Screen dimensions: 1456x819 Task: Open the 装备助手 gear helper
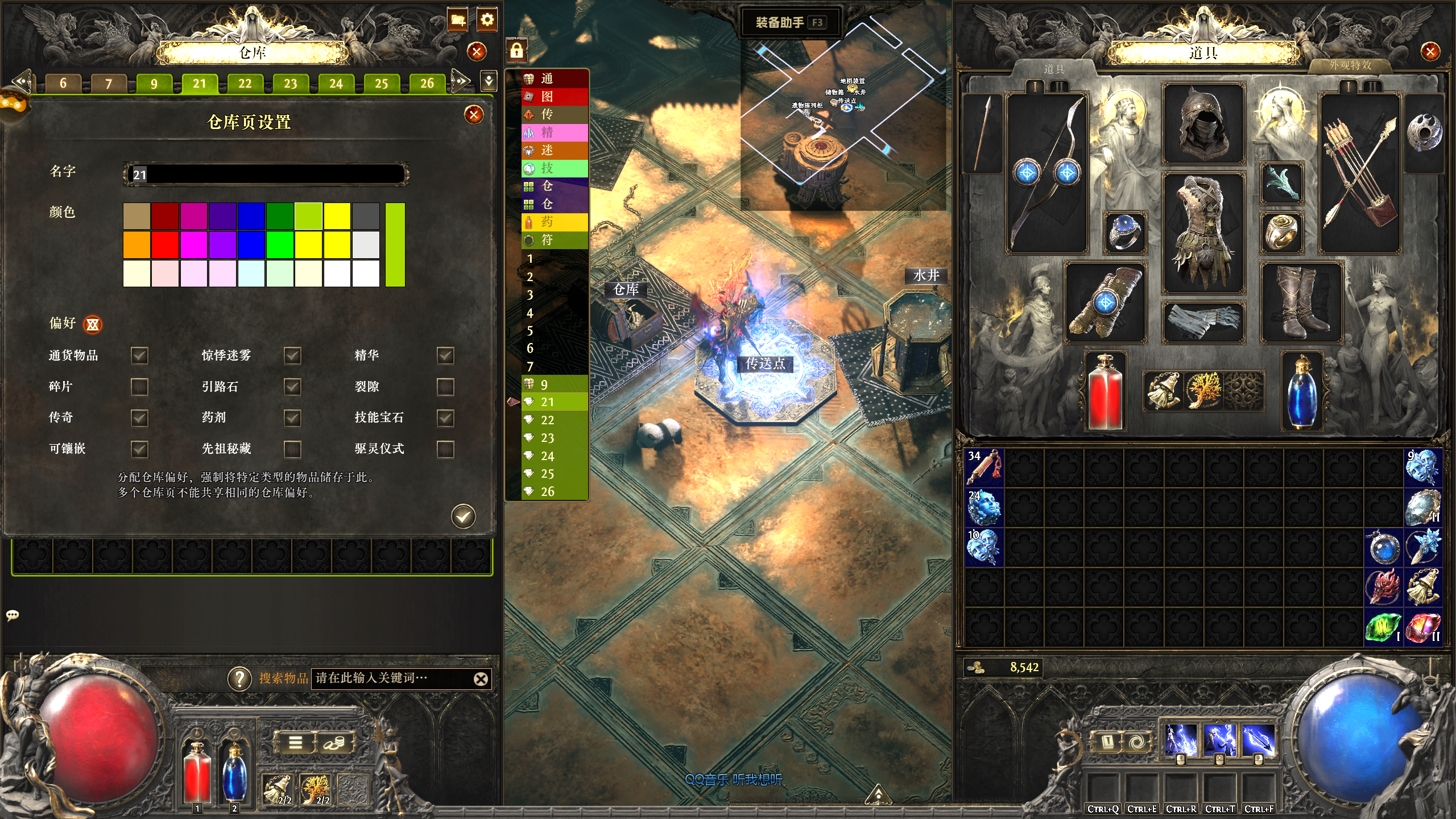tap(788, 23)
